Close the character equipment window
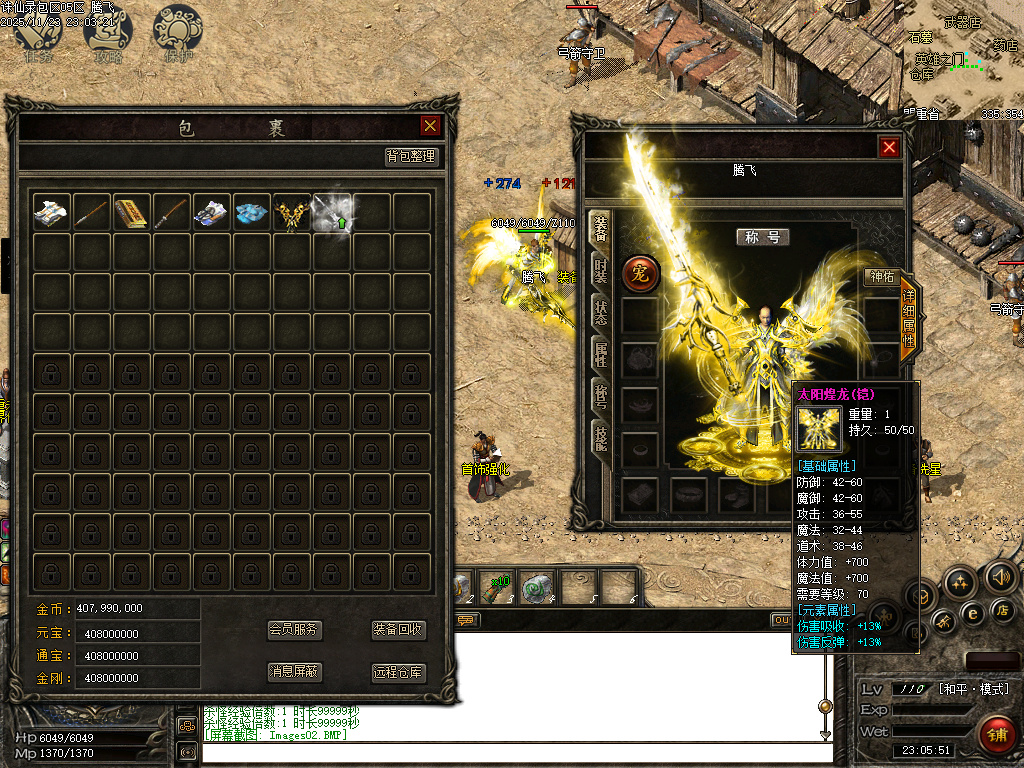The image size is (1024, 768). point(889,147)
